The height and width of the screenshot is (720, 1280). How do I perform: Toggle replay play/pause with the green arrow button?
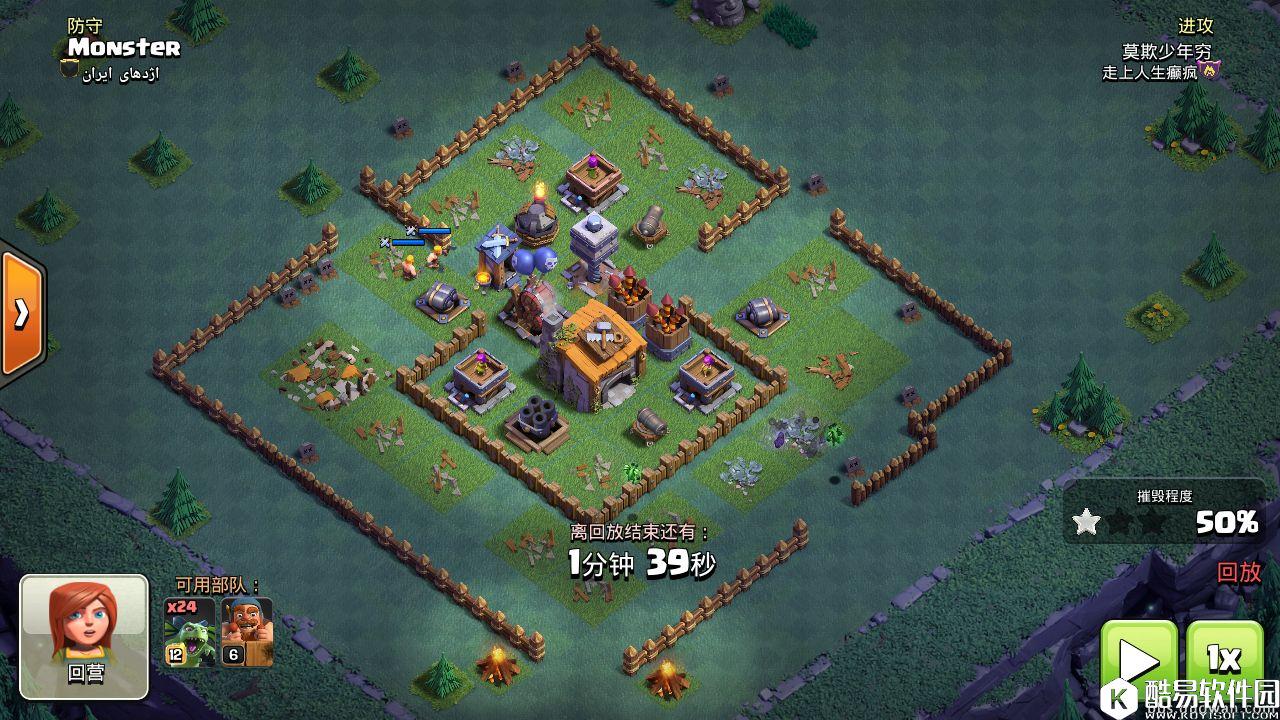(x=1139, y=661)
